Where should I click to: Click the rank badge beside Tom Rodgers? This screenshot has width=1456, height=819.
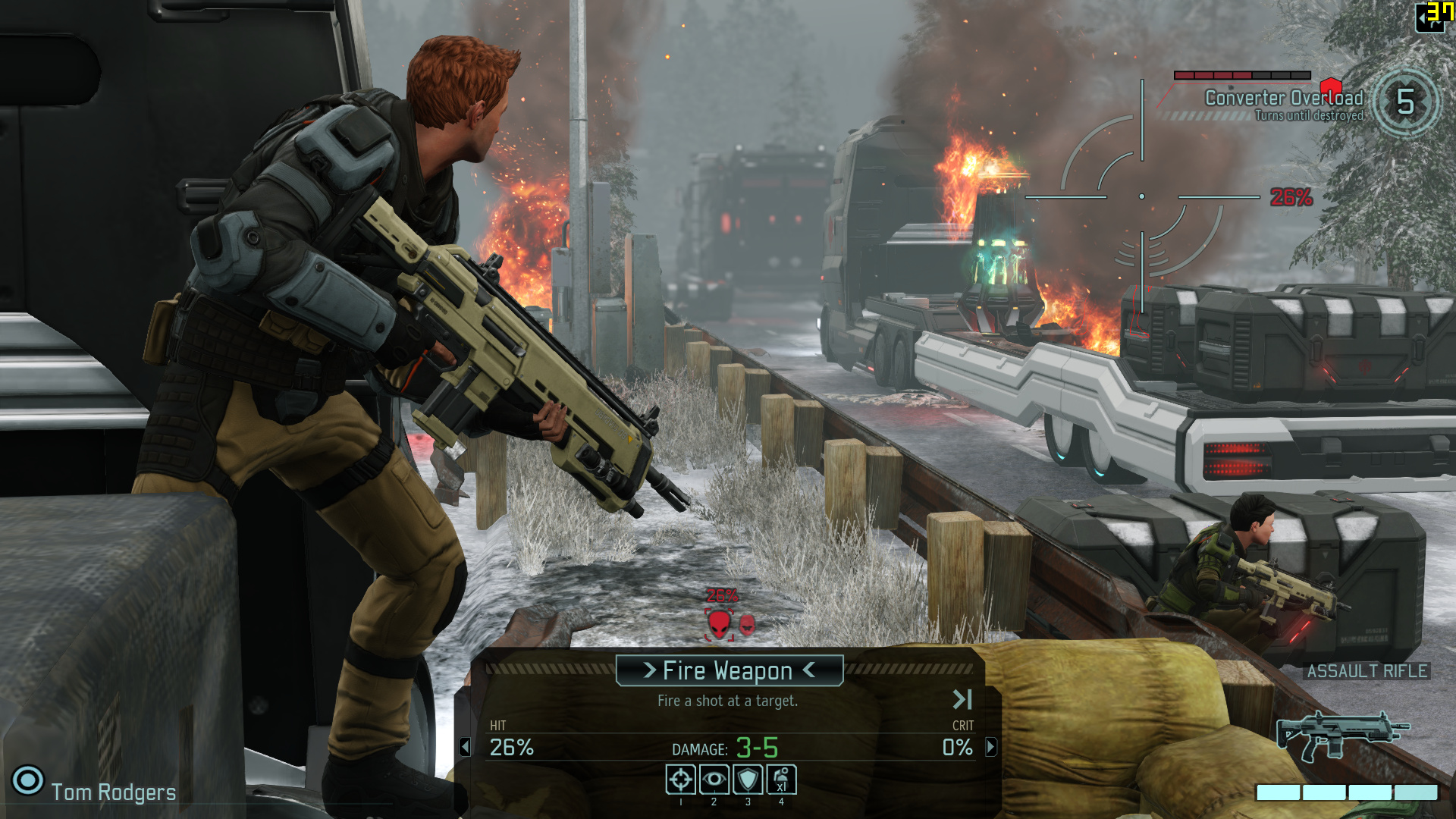coord(28,780)
